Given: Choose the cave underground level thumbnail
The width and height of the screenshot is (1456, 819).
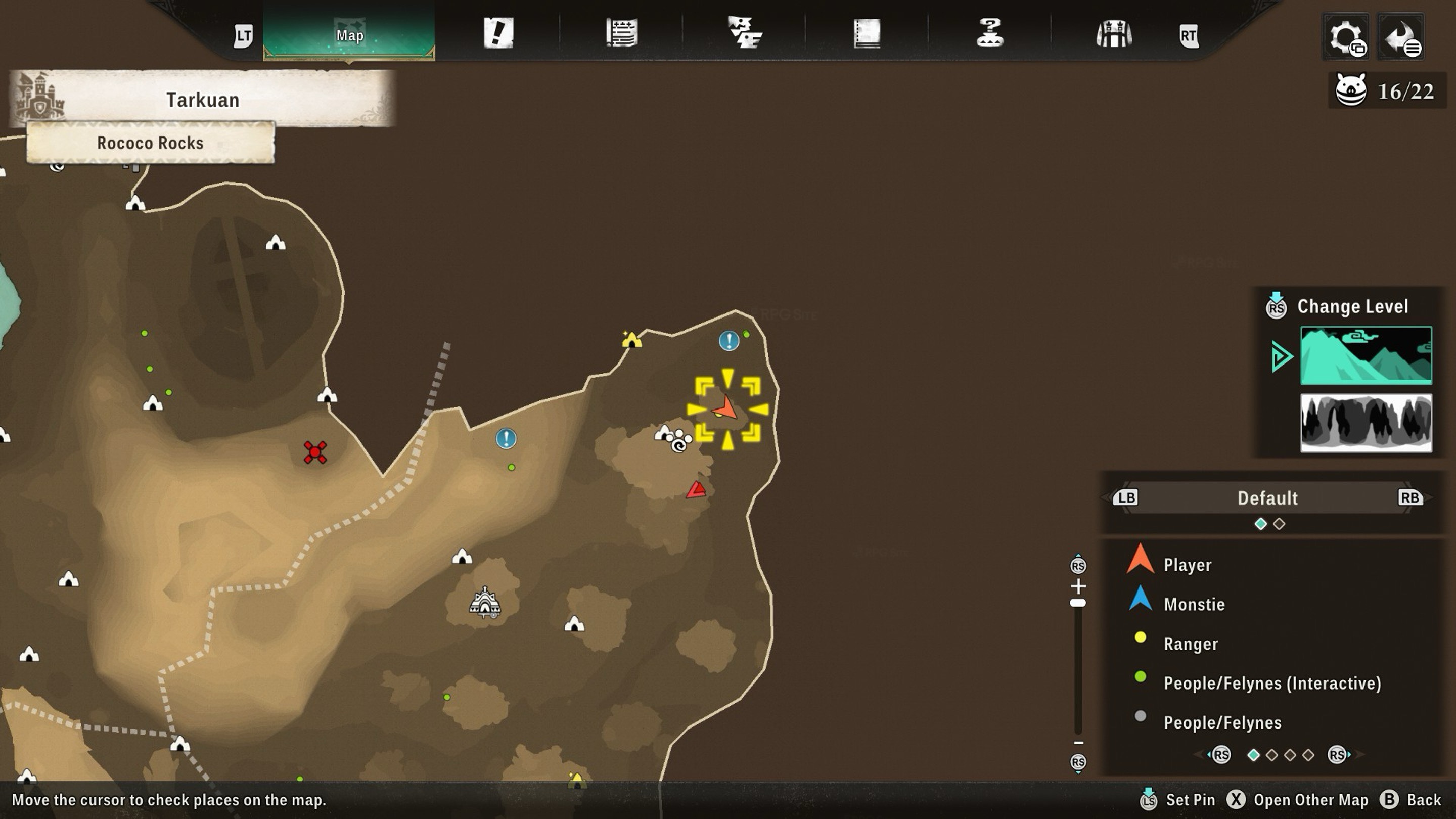Looking at the screenshot, I should [1366, 423].
